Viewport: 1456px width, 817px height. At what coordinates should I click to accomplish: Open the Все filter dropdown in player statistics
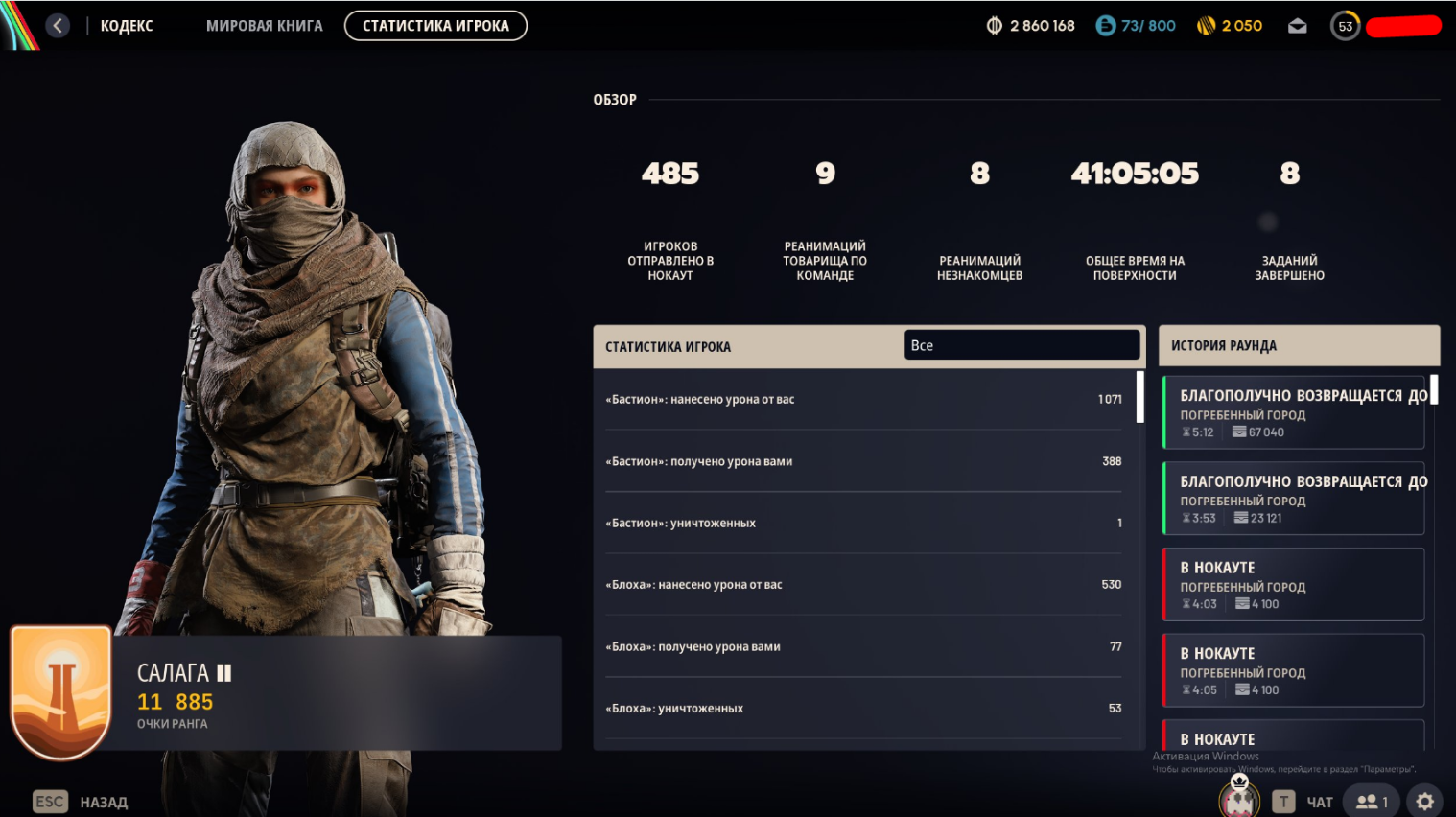pyautogui.click(x=1022, y=344)
